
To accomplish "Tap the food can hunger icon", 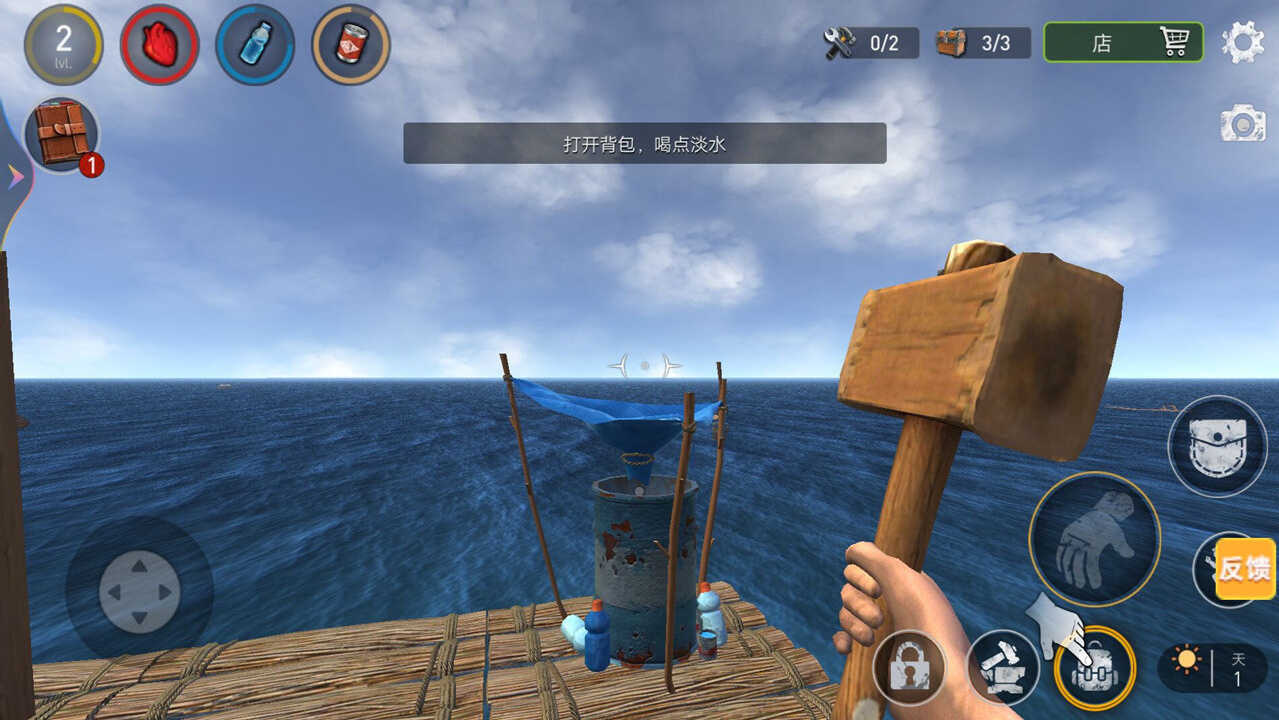I will pos(351,45).
